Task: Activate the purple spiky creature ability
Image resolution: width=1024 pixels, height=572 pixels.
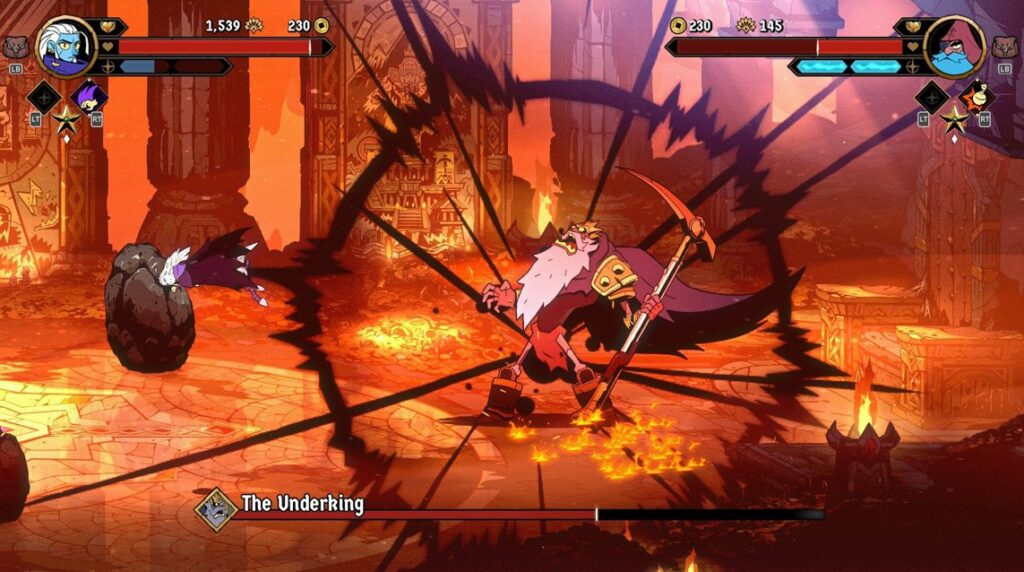Action: 90,97
